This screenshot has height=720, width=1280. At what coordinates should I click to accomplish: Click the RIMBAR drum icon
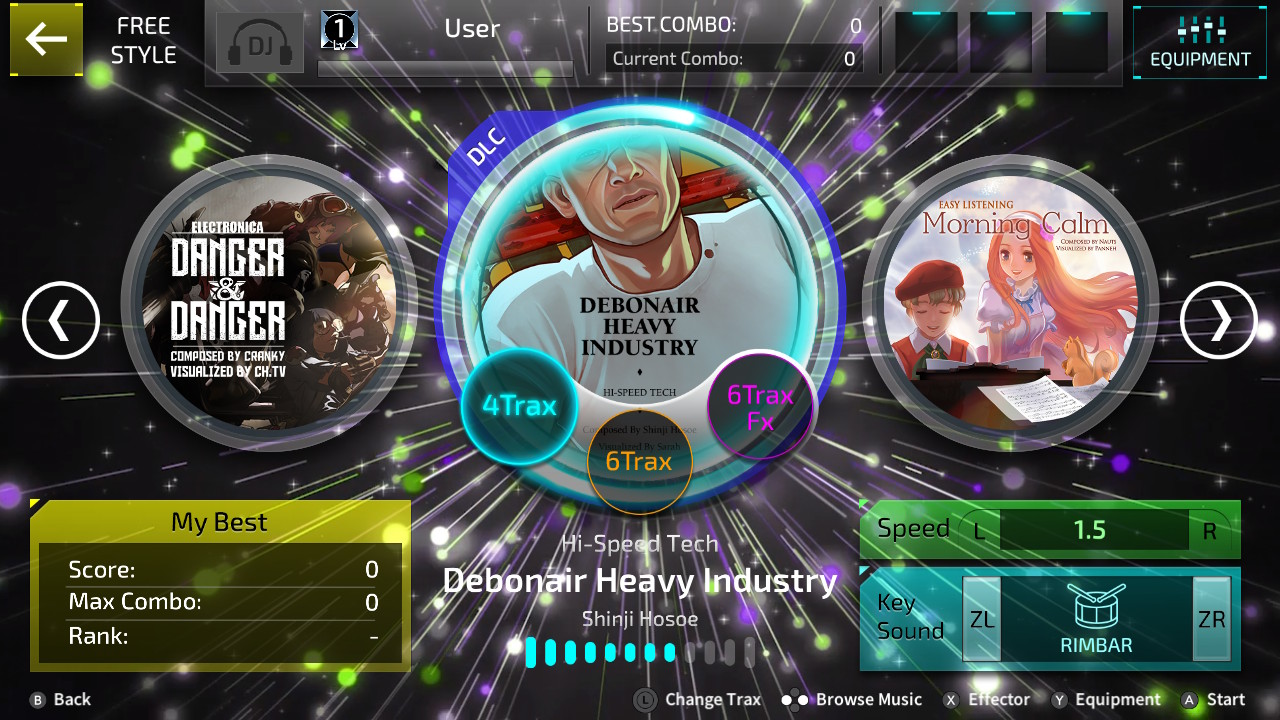(x=1097, y=610)
